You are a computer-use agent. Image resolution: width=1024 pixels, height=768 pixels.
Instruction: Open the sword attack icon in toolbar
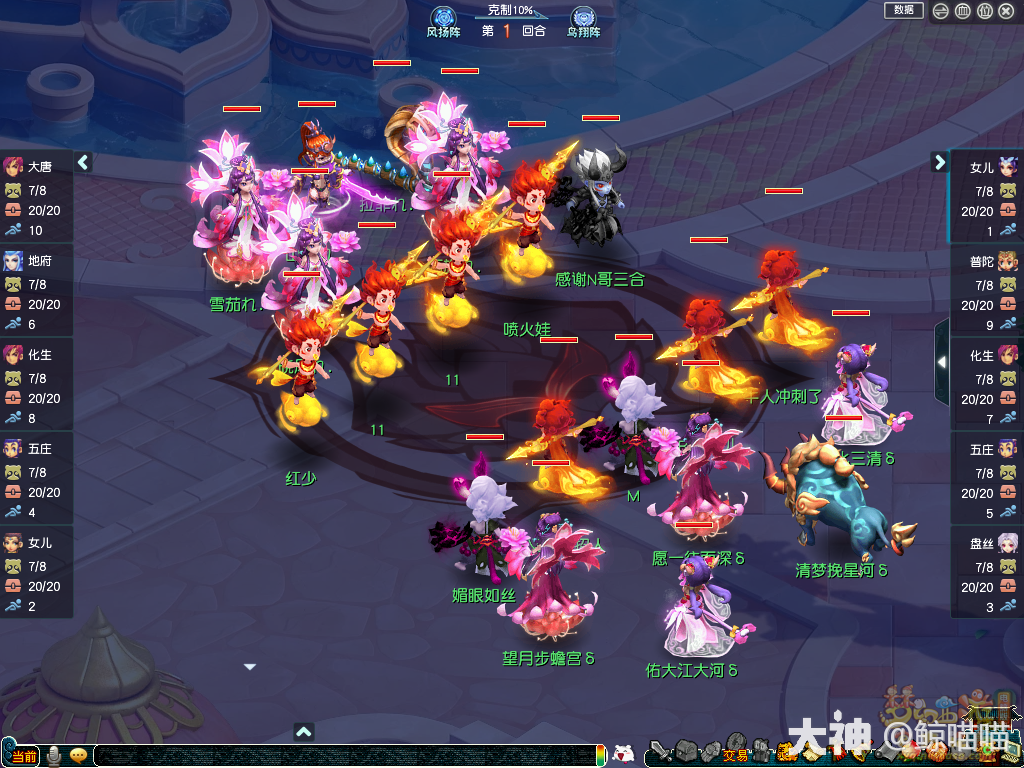pyautogui.click(x=660, y=752)
